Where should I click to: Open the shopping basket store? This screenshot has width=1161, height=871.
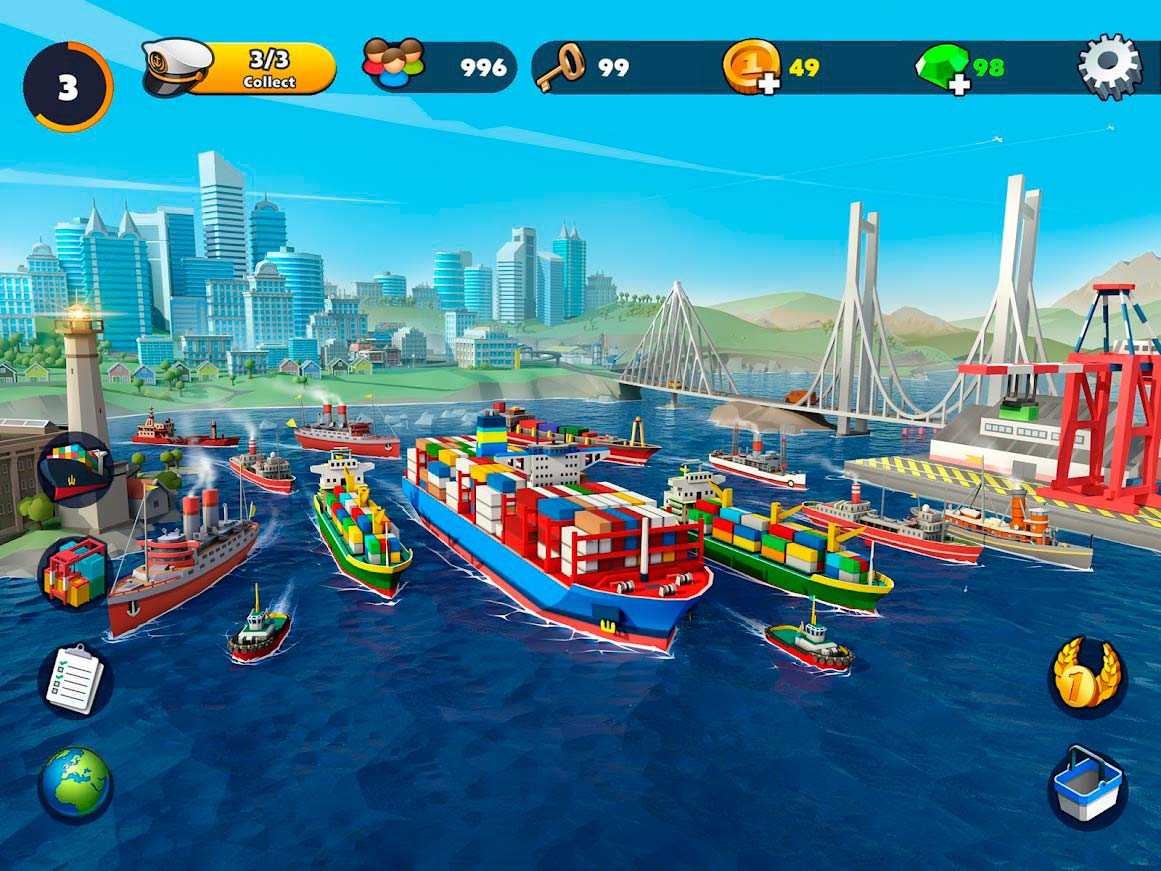click(1087, 784)
